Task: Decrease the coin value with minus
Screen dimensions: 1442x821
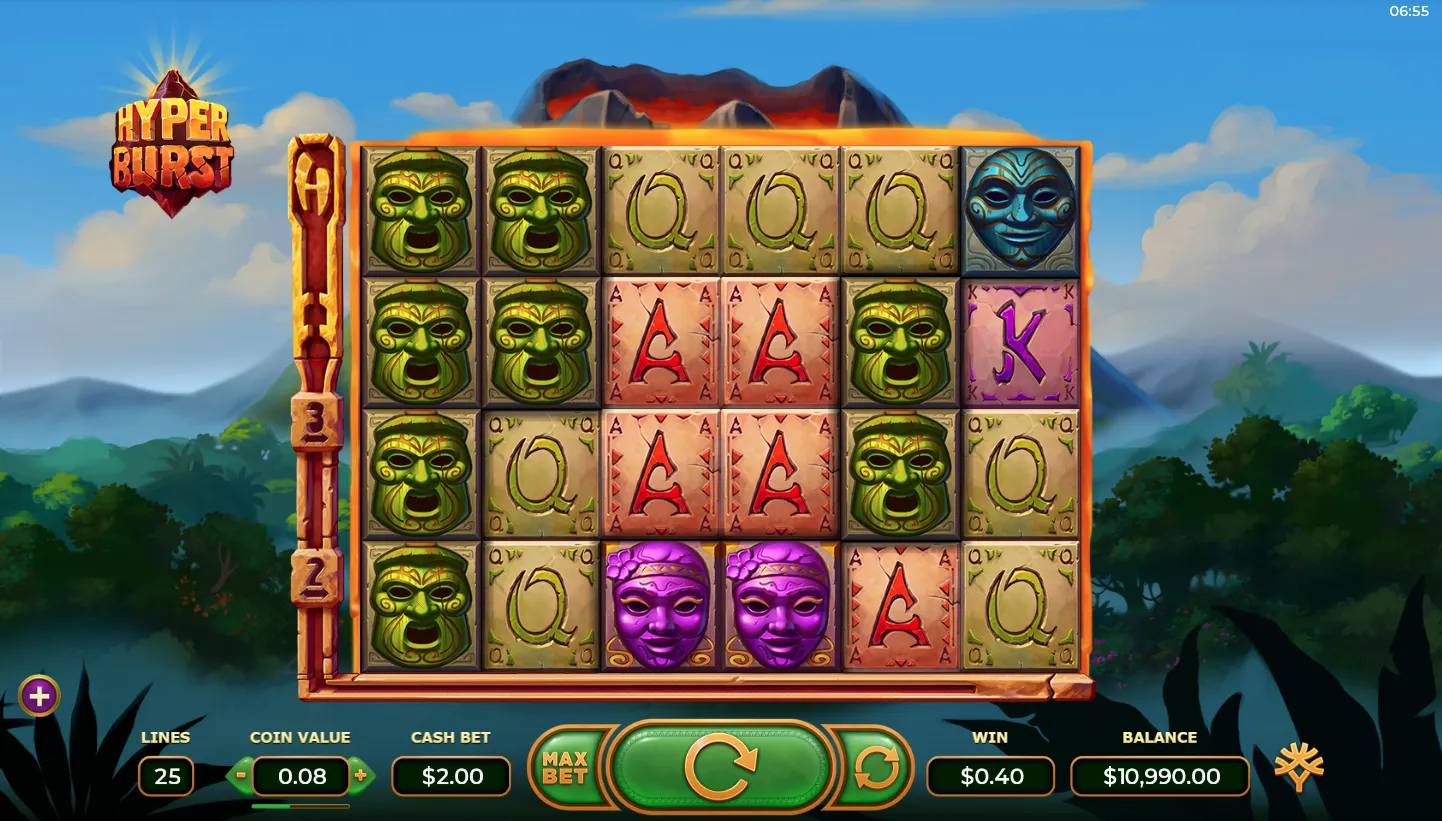Action: point(241,775)
